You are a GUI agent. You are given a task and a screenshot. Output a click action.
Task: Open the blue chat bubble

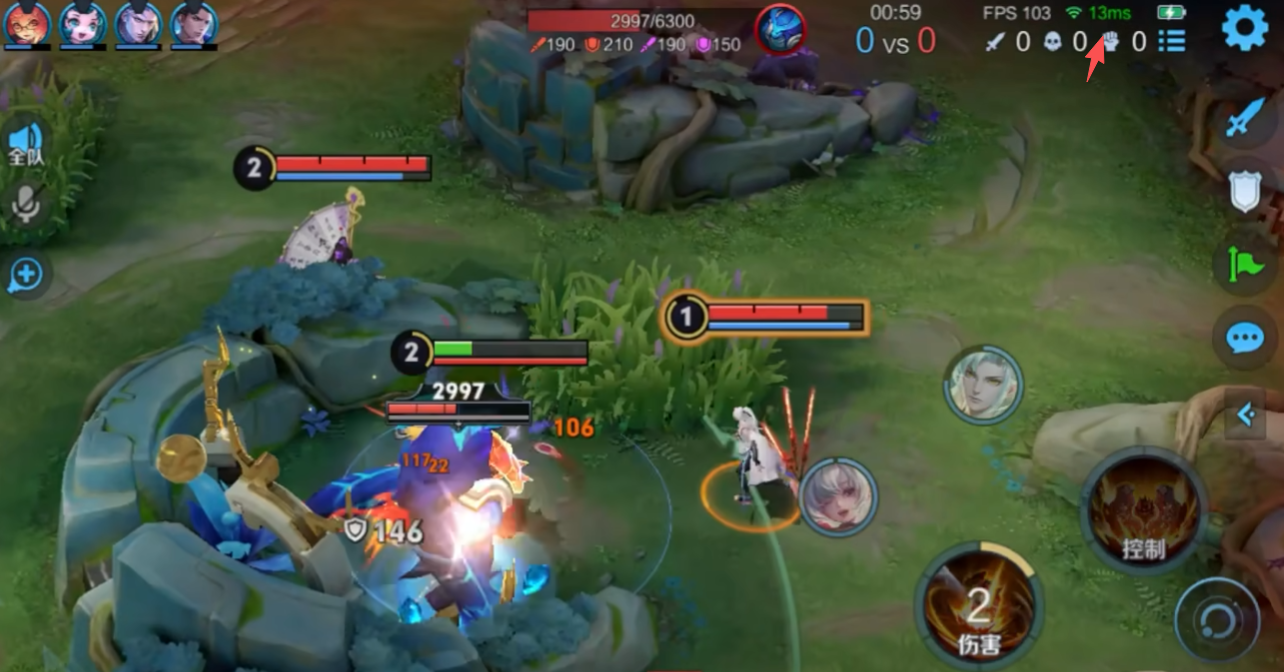pos(1244,338)
